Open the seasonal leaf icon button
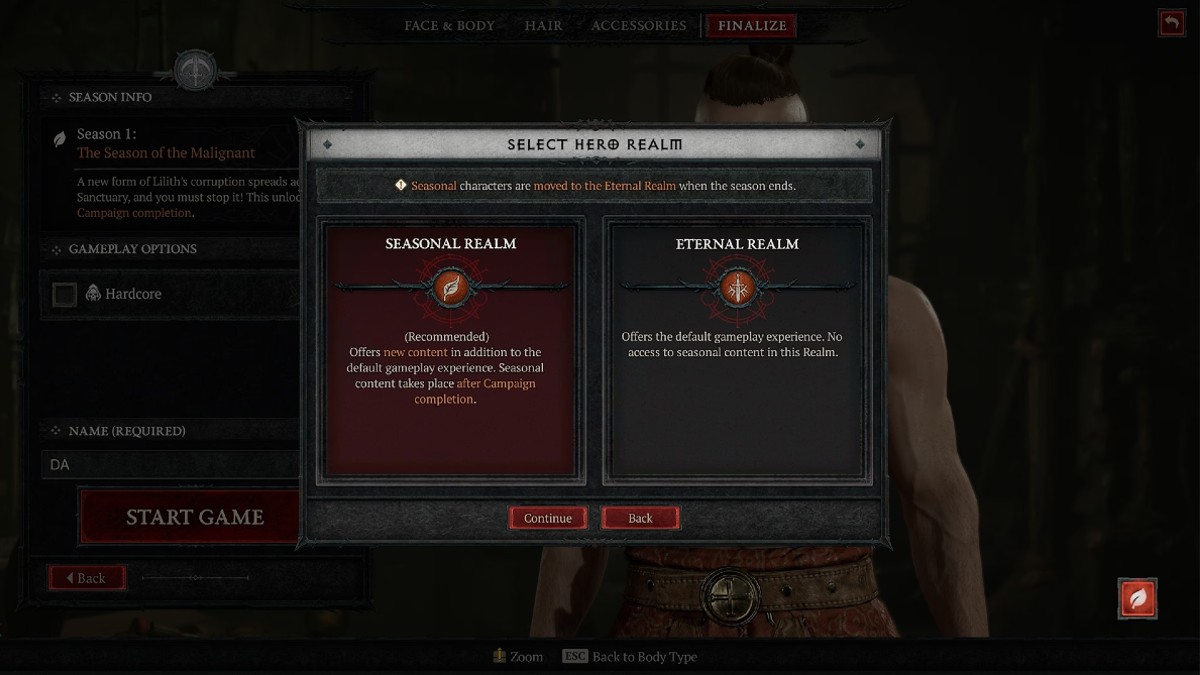Viewport: 1200px width, 675px height. (x=1137, y=598)
